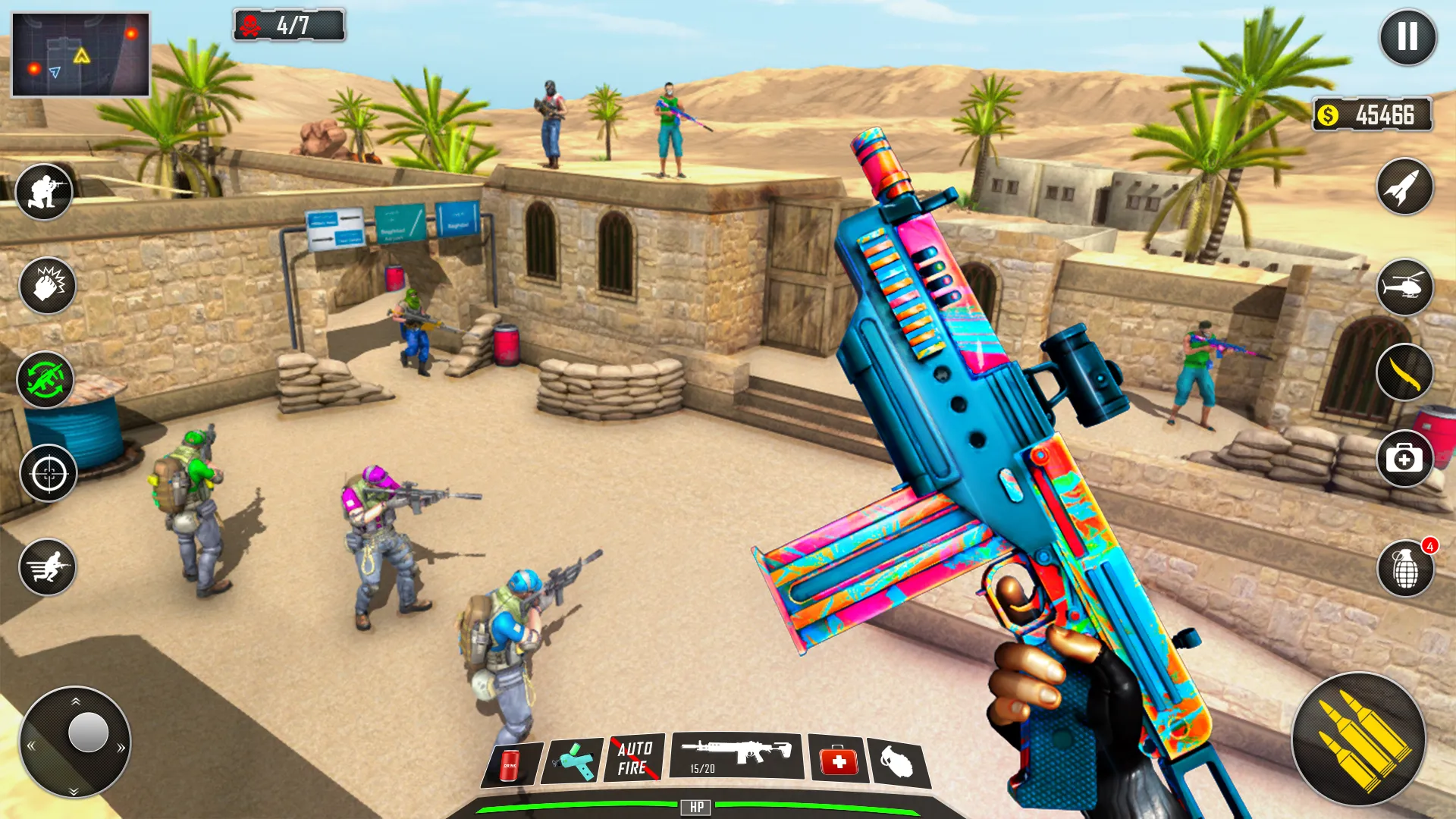Open the minimap radar
1456x819 pixels.
click(x=80, y=55)
